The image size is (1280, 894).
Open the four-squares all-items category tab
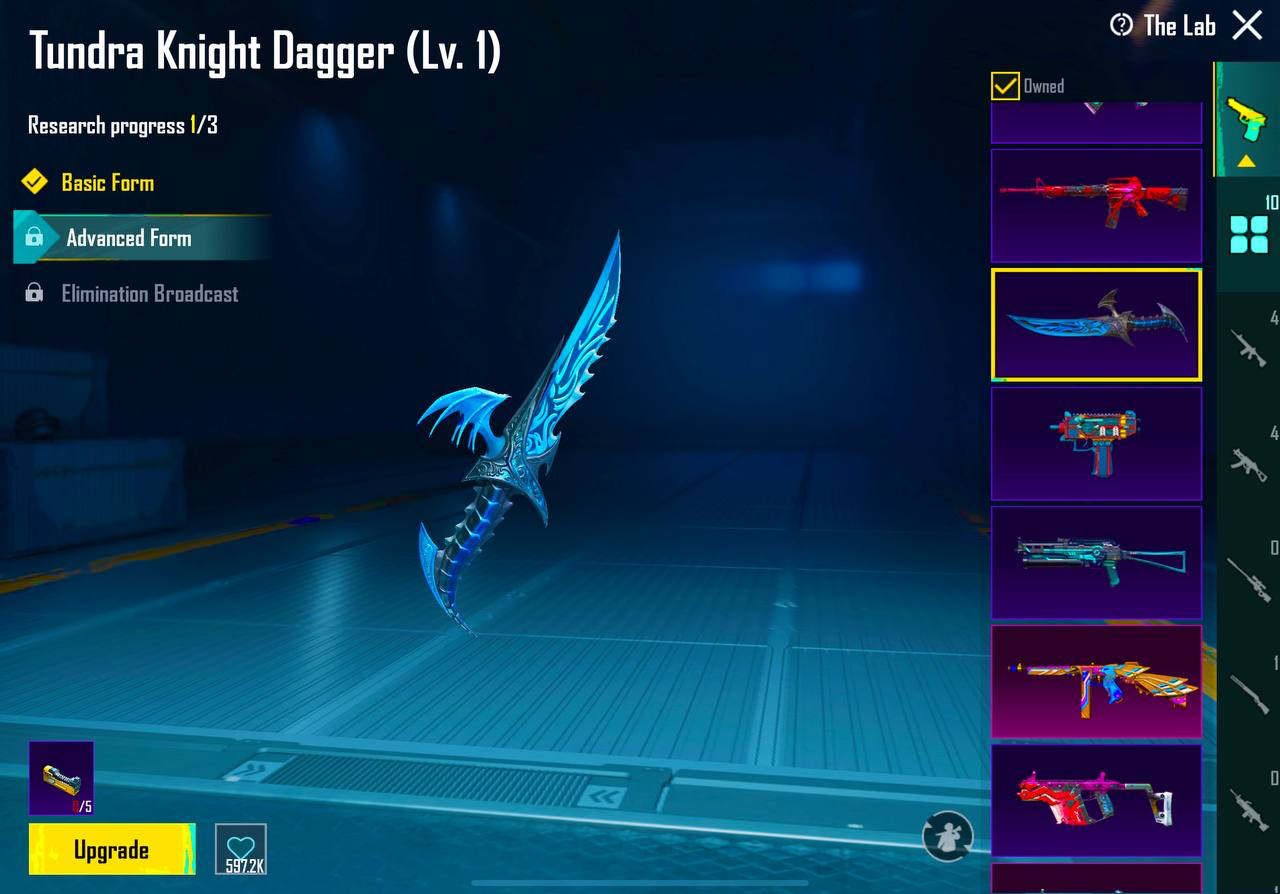coord(1248,235)
